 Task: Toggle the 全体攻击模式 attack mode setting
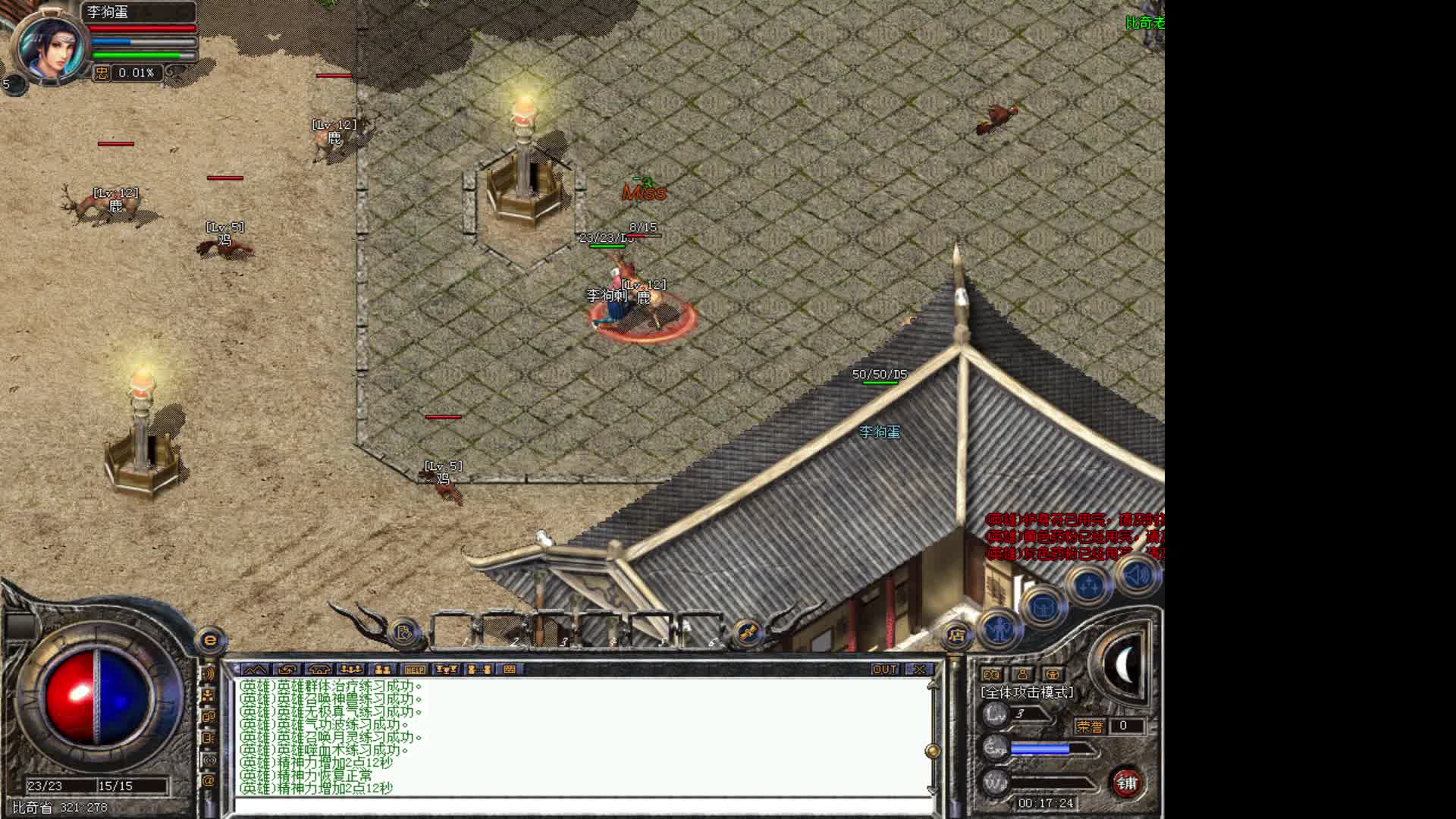point(1027,692)
